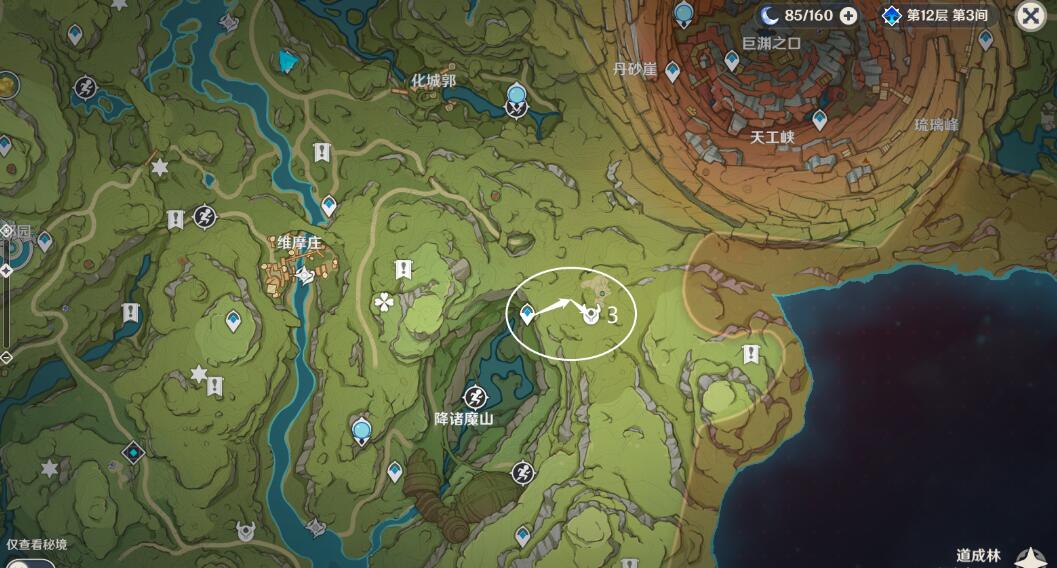Click the quest marker northwest of 维摩庄
Screen dimensions: 1057x568
tap(176, 219)
